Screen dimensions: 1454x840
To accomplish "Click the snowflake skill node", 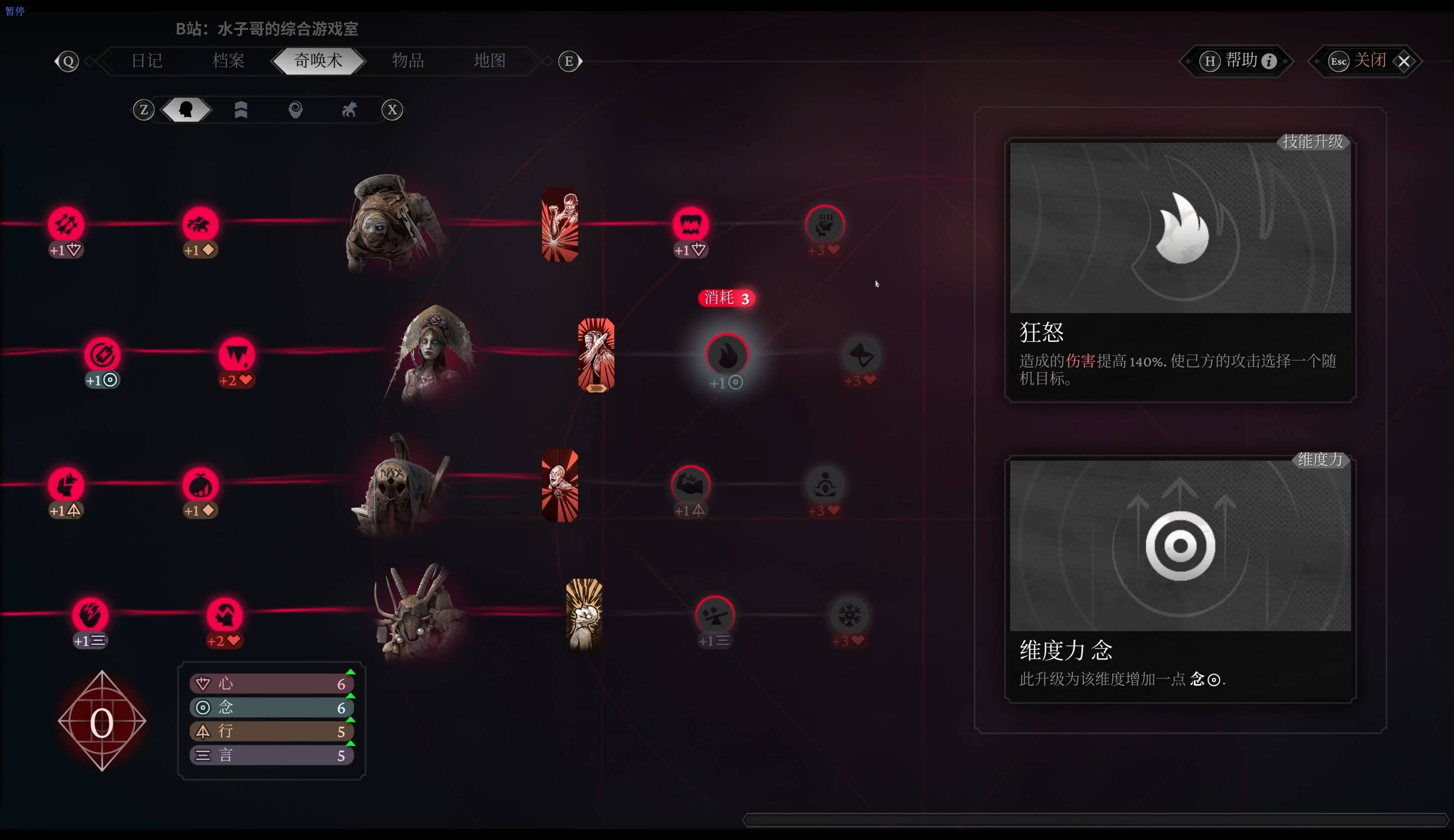I will click(x=849, y=615).
